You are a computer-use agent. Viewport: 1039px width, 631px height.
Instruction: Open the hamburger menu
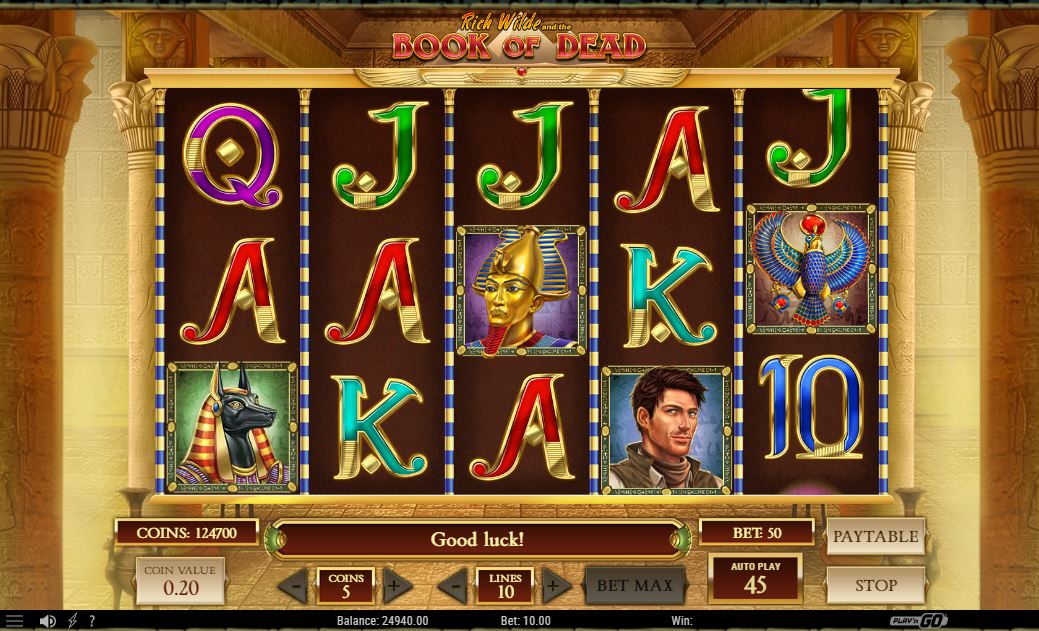click(14, 621)
